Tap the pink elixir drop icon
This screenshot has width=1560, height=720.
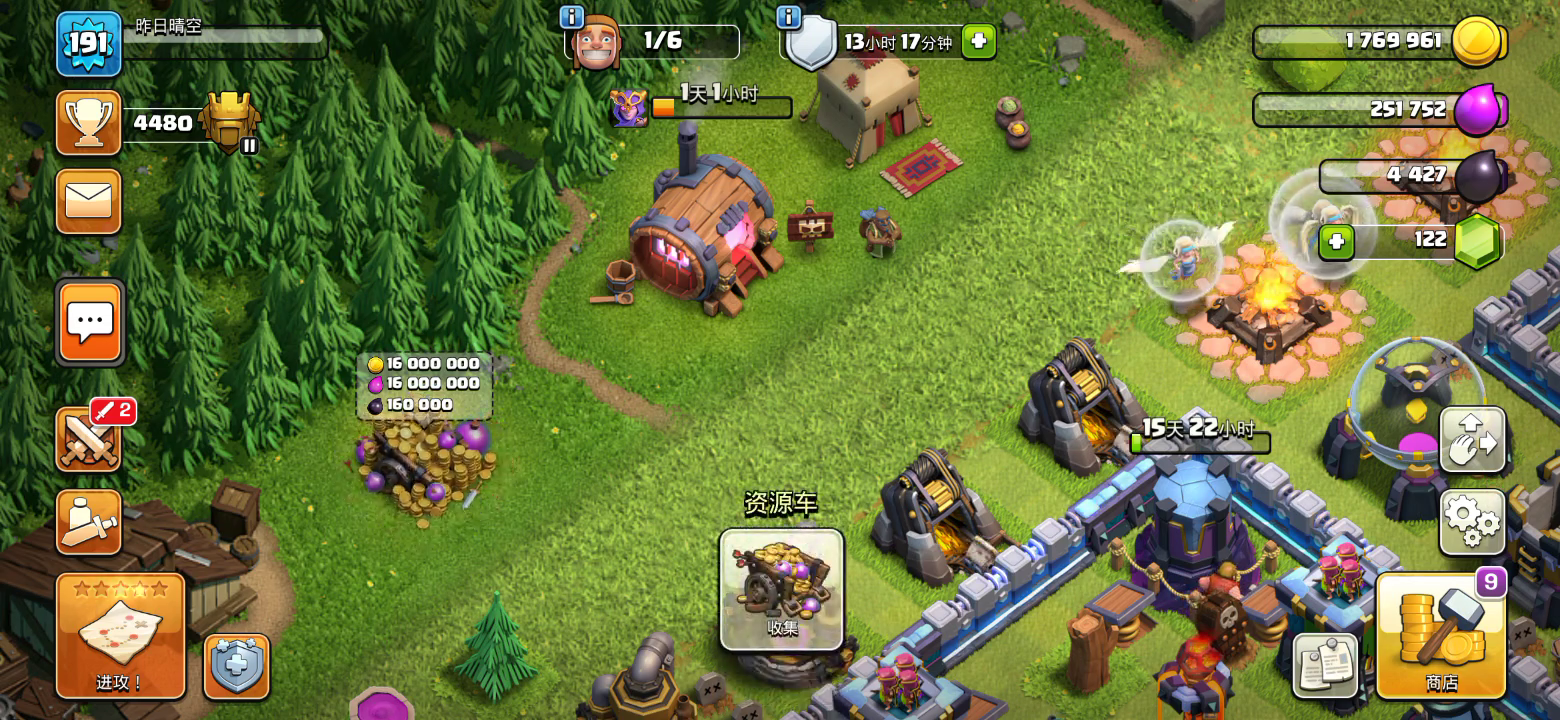pos(1478,110)
